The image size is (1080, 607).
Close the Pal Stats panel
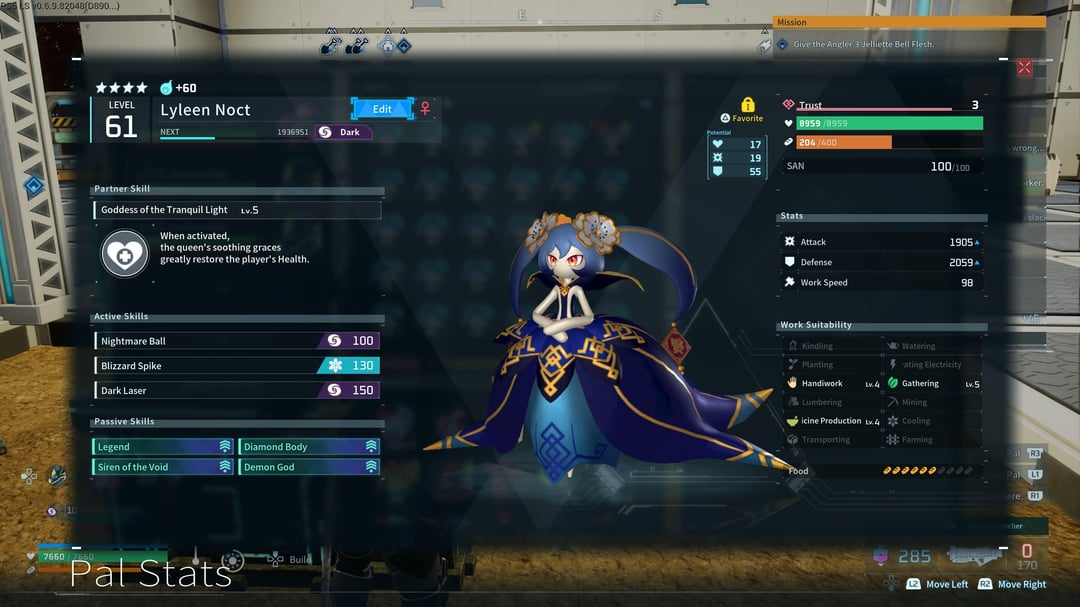click(x=1024, y=68)
